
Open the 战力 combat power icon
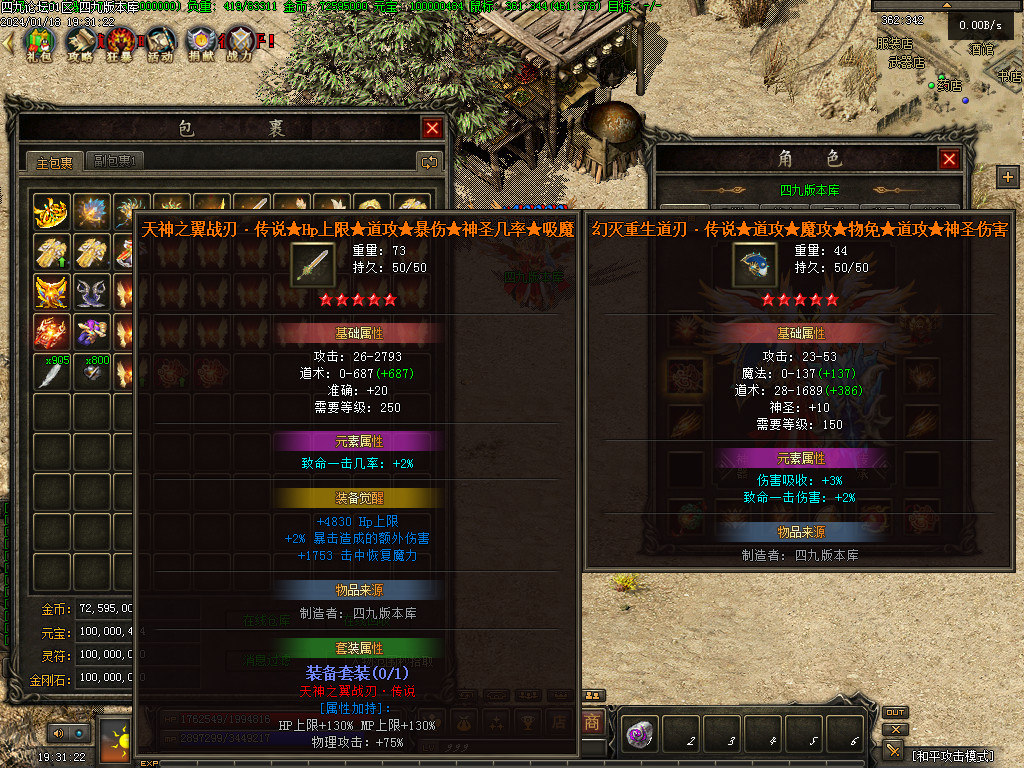coord(240,43)
